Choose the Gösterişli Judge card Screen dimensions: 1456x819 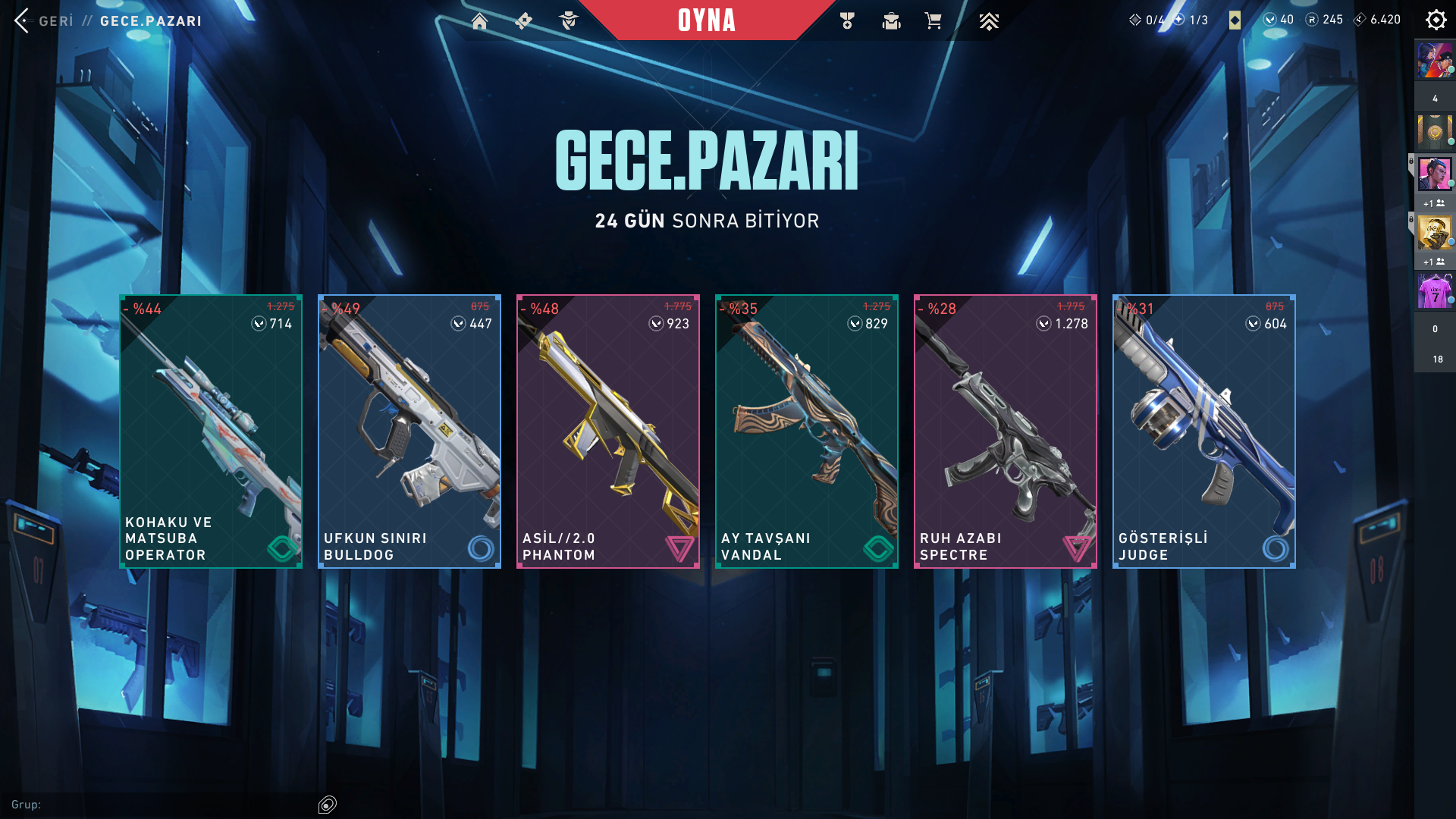pyautogui.click(x=1204, y=431)
